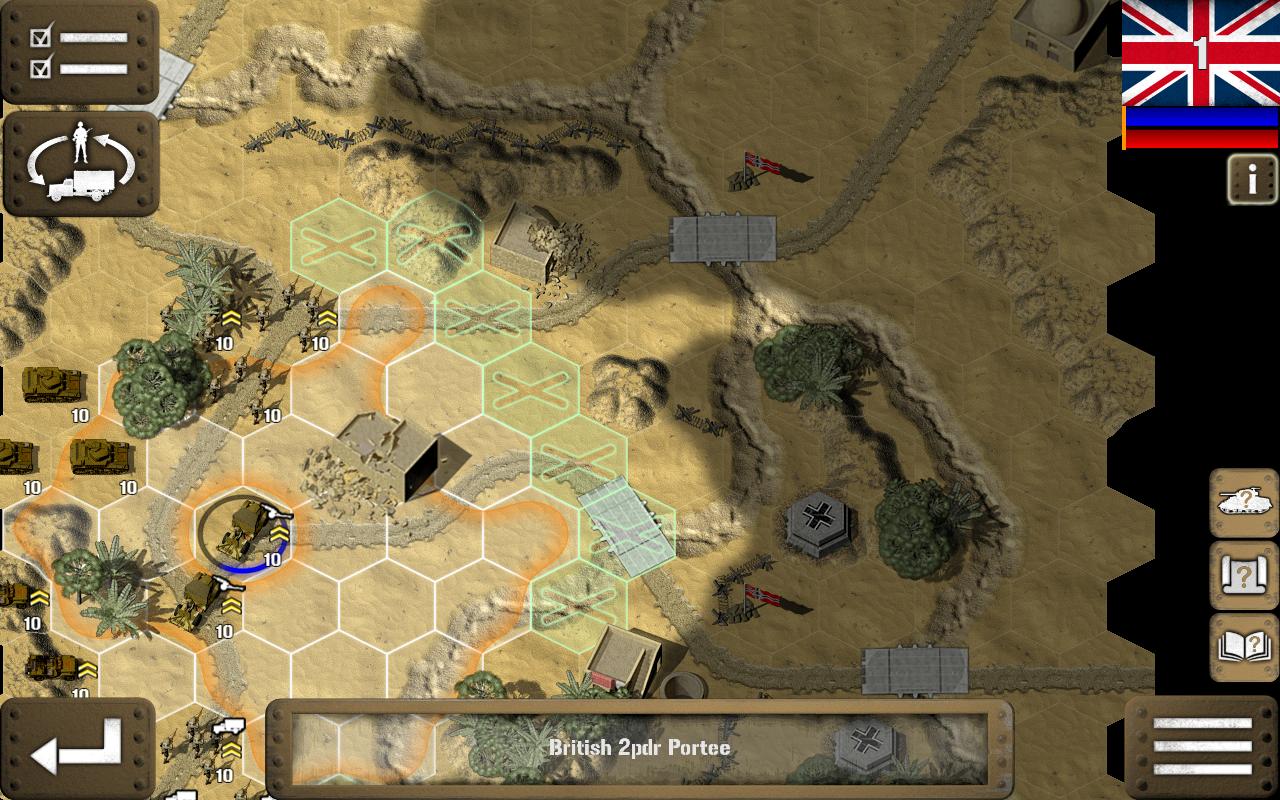This screenshot has width=1280, height=800.
Task: Show info with the 'i' button
Action: coord(1252,180)
